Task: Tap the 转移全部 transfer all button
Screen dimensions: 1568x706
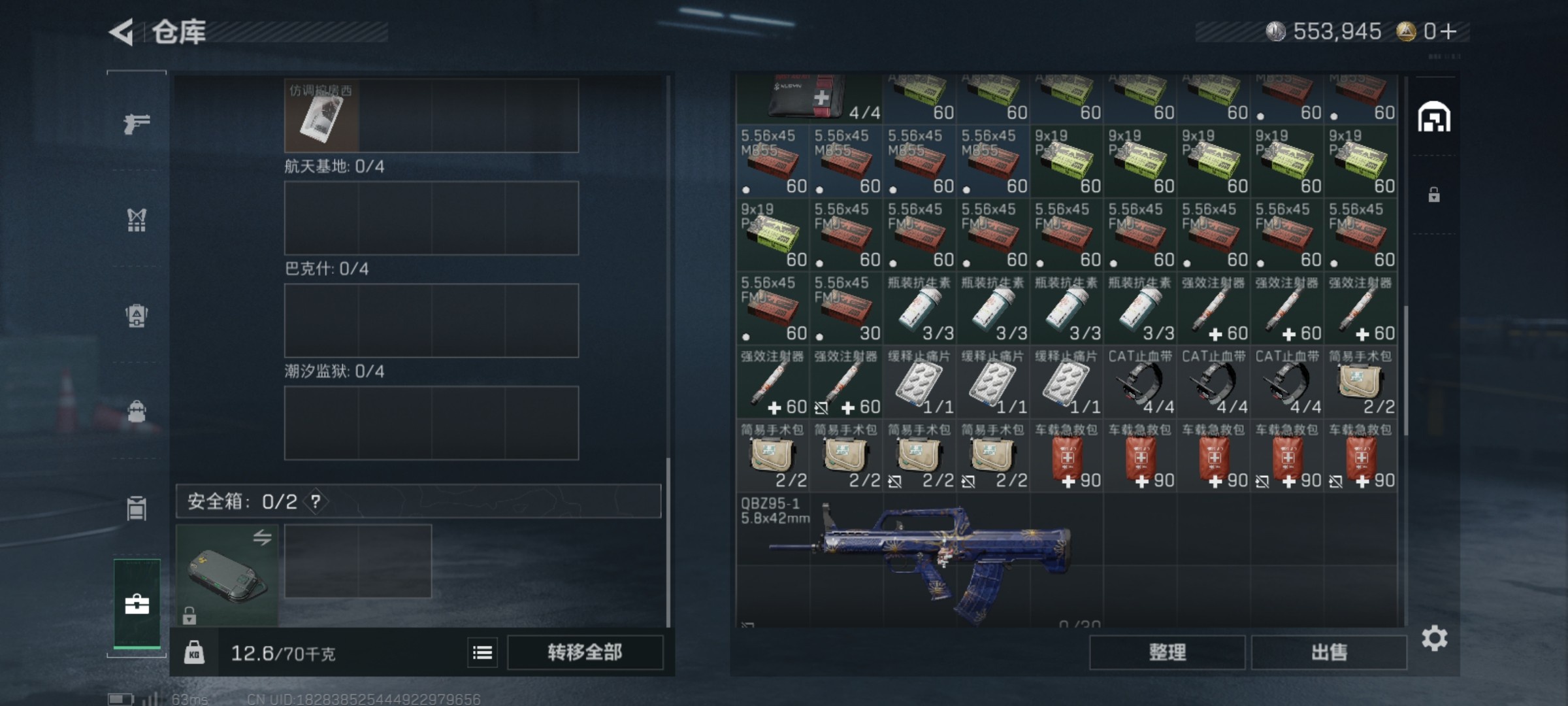Action: click(x=585, y=652)
